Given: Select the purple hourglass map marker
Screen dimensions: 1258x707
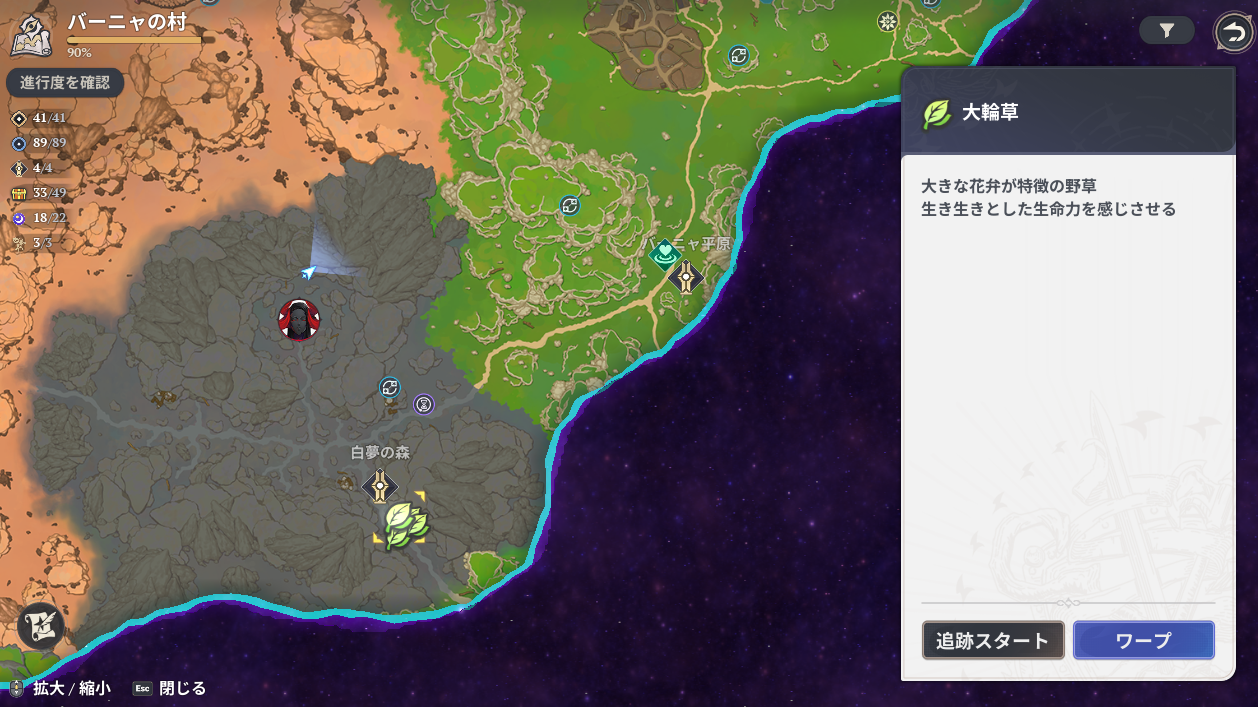Looking at the screenshot, I should click(x=424, y=404).
